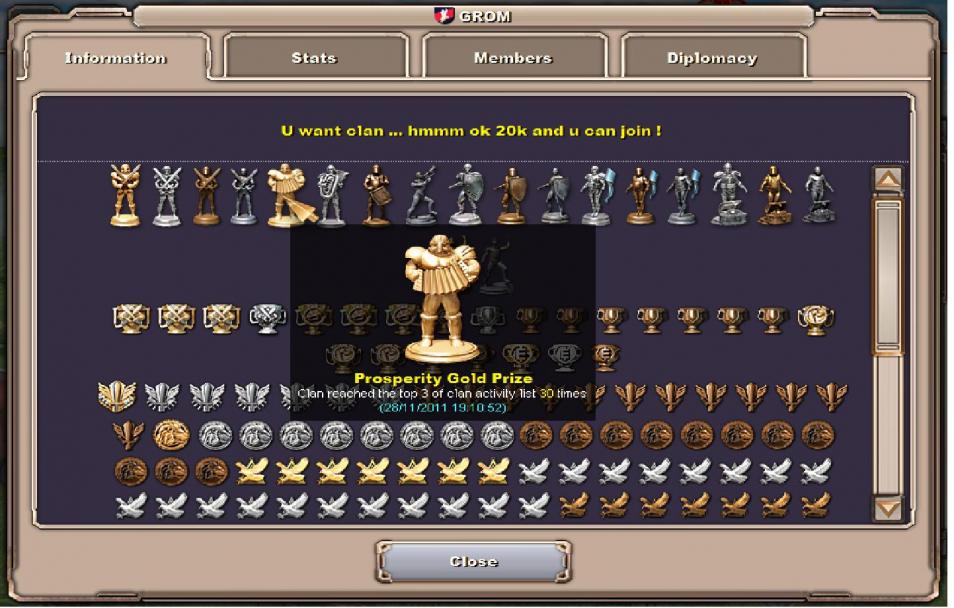Choose the last silver statue in top row
The width and height of the screenshot is (954, 608).
(x=818, y=195)
